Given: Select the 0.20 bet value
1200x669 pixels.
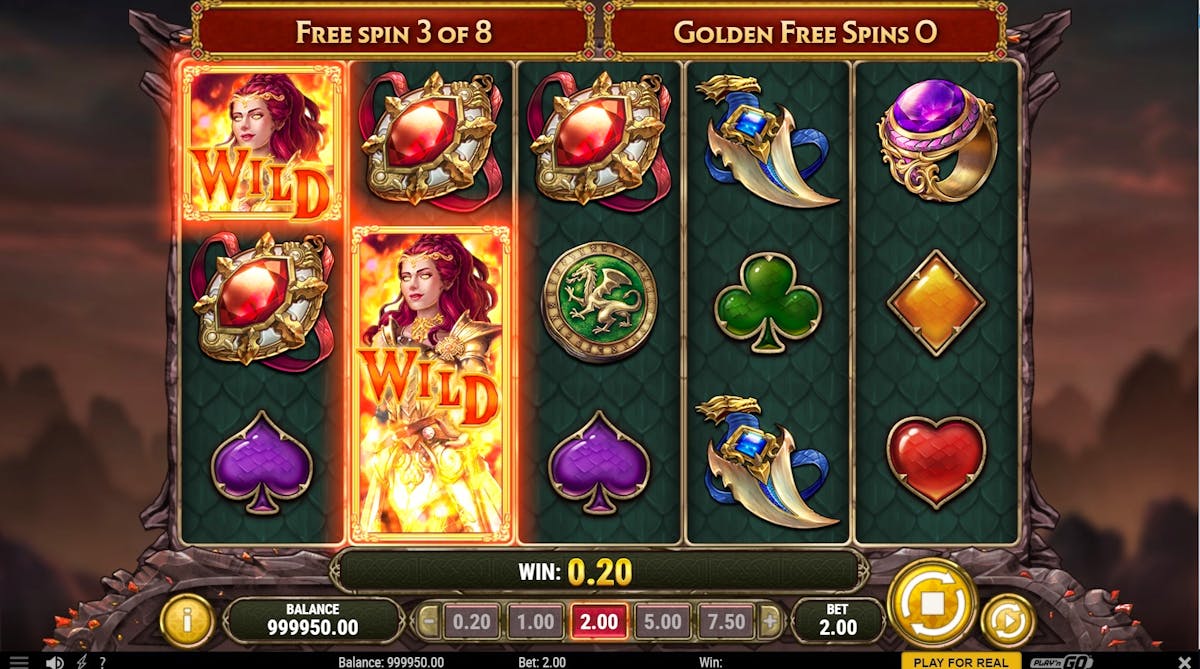Looking at the screenshot, I should coord(471,622).
